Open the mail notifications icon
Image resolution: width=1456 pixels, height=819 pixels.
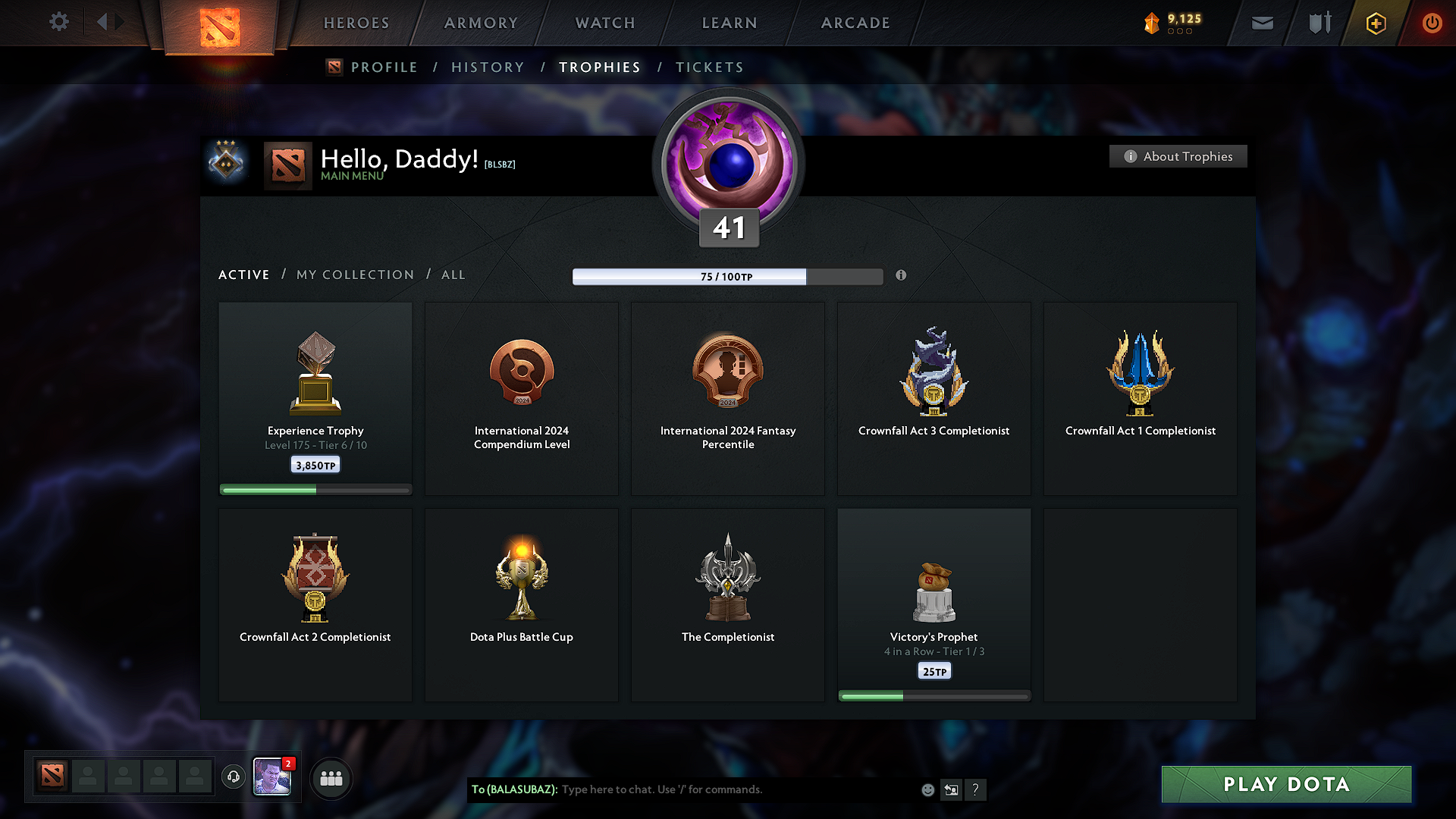[x=1261, y=23]
